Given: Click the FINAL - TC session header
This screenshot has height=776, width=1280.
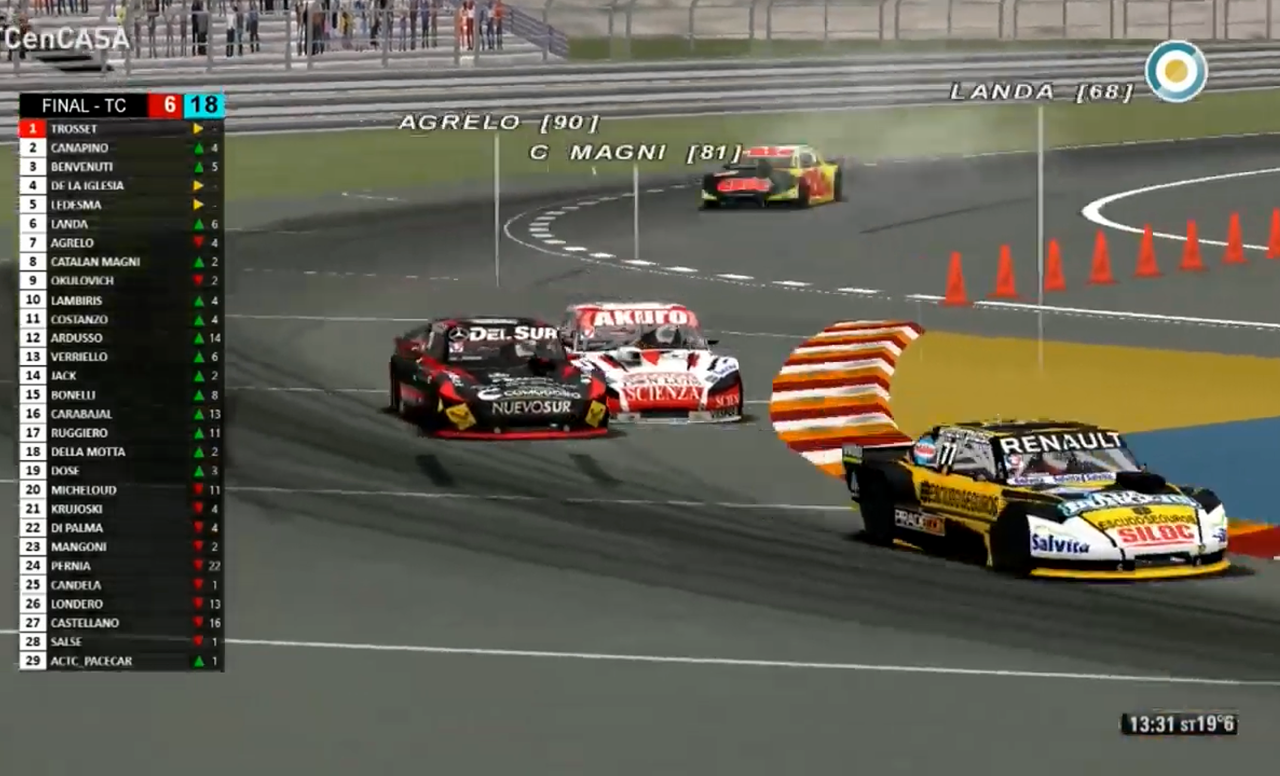Looking at the screenshot, I should [84, 106].
